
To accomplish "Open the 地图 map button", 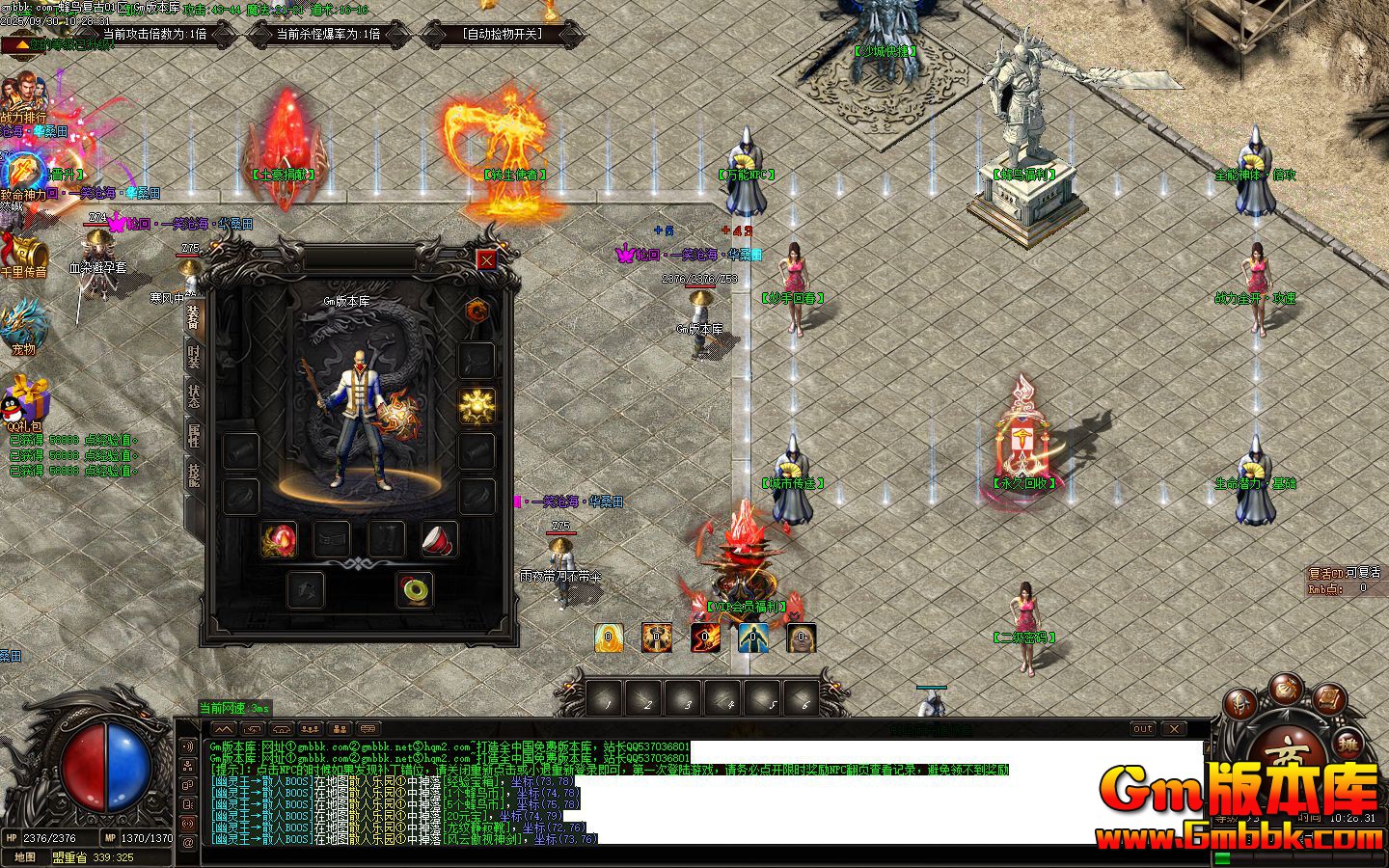I will point(25,857).
